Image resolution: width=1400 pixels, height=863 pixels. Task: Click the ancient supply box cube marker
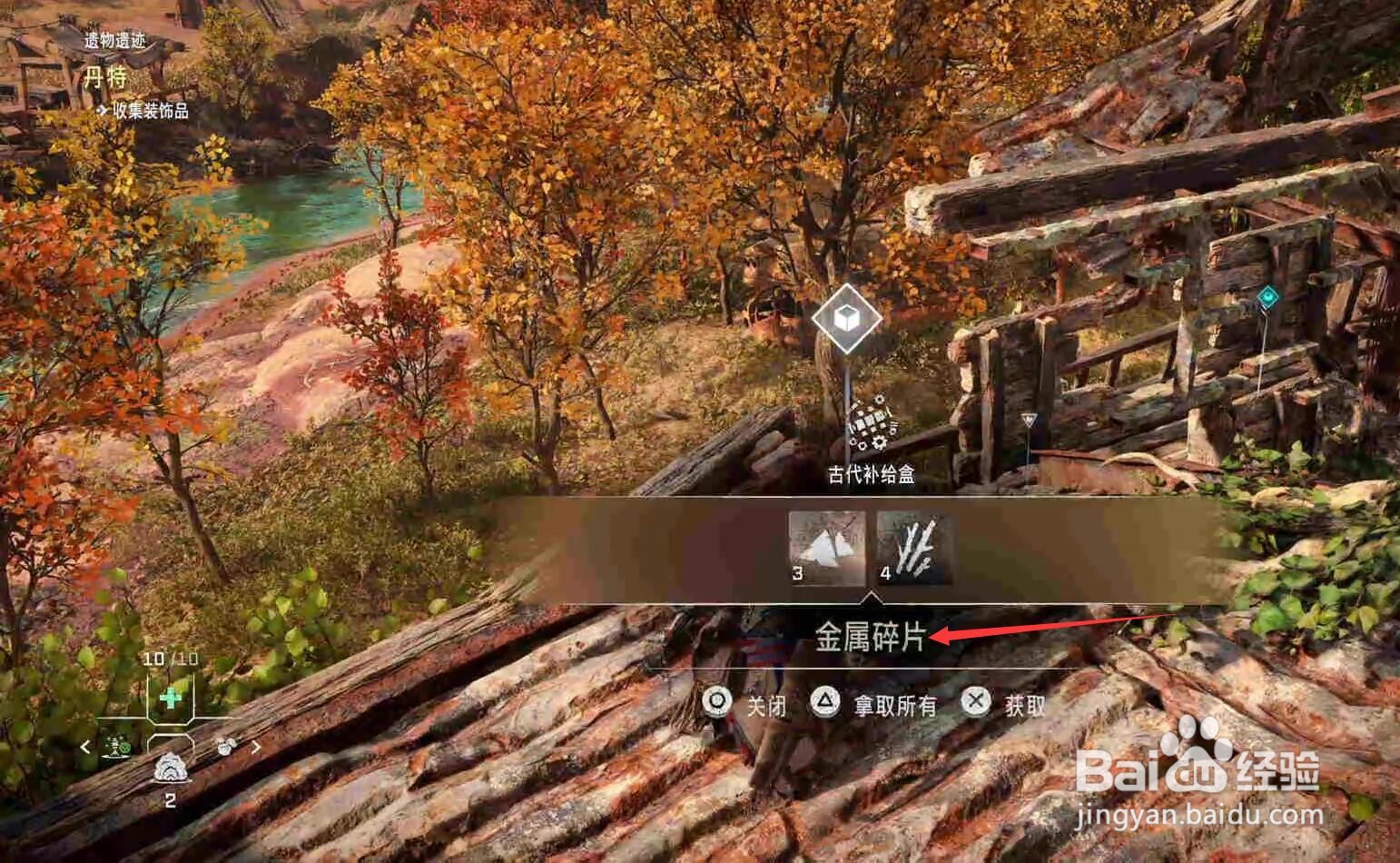pyautogui.click(x=846, y=319)
